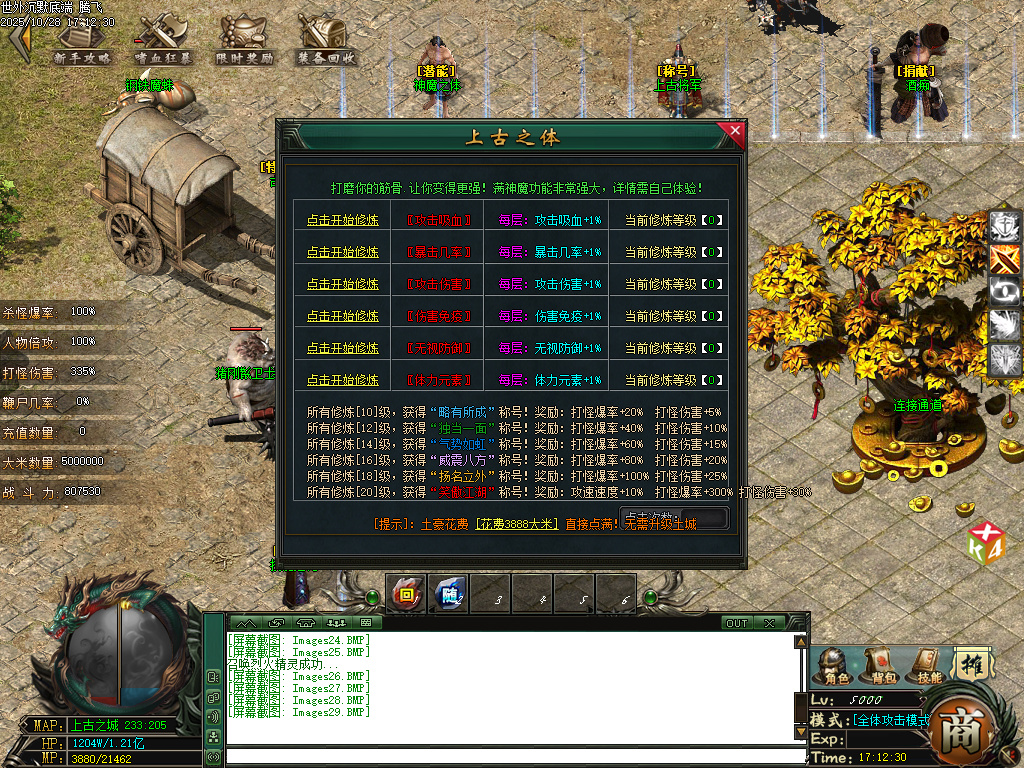Start cultivating 暴击几率
This screenshot has width=1024, height=768.
343,252
